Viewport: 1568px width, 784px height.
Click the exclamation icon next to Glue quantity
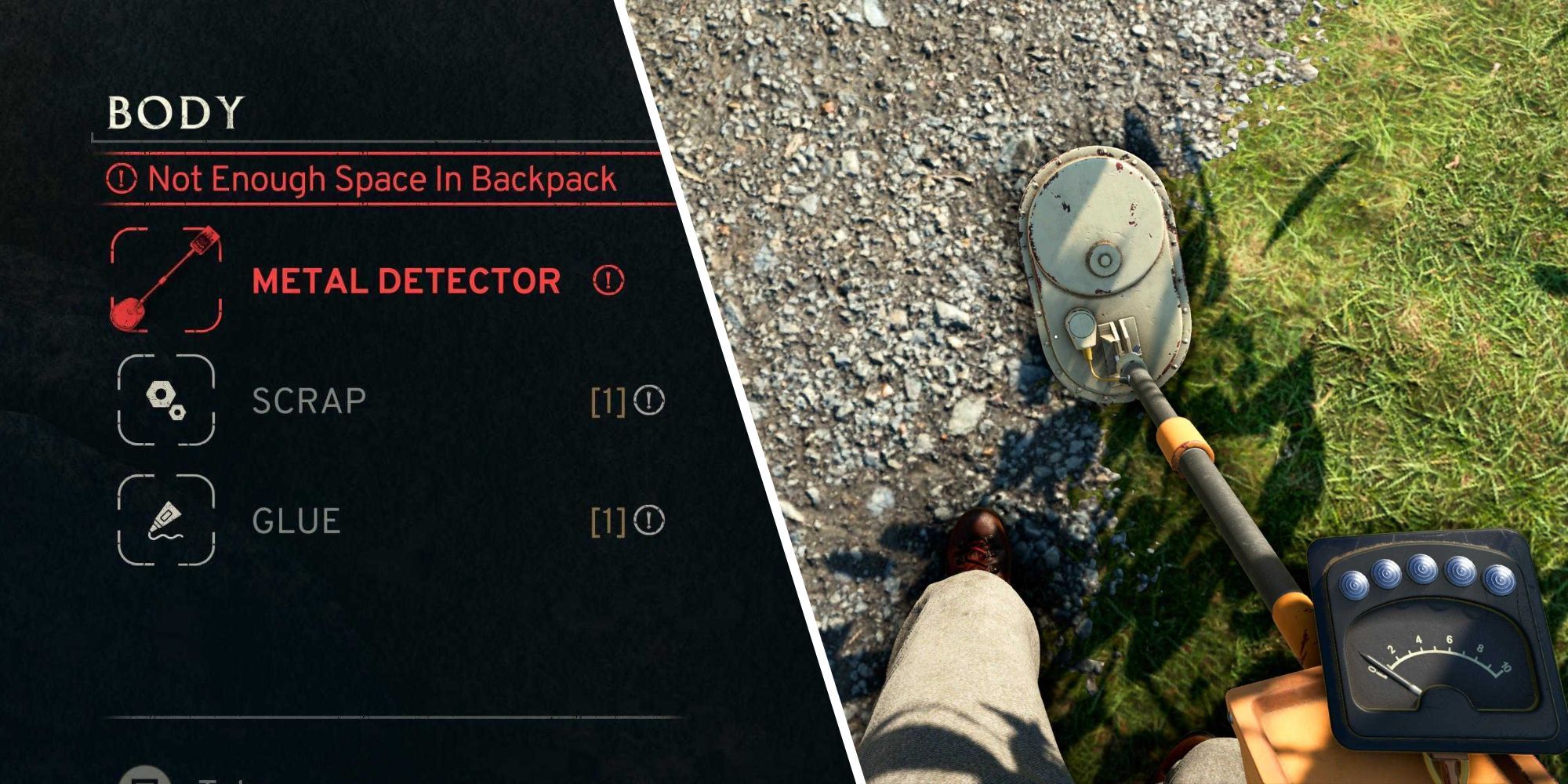(x=648, y=520)
